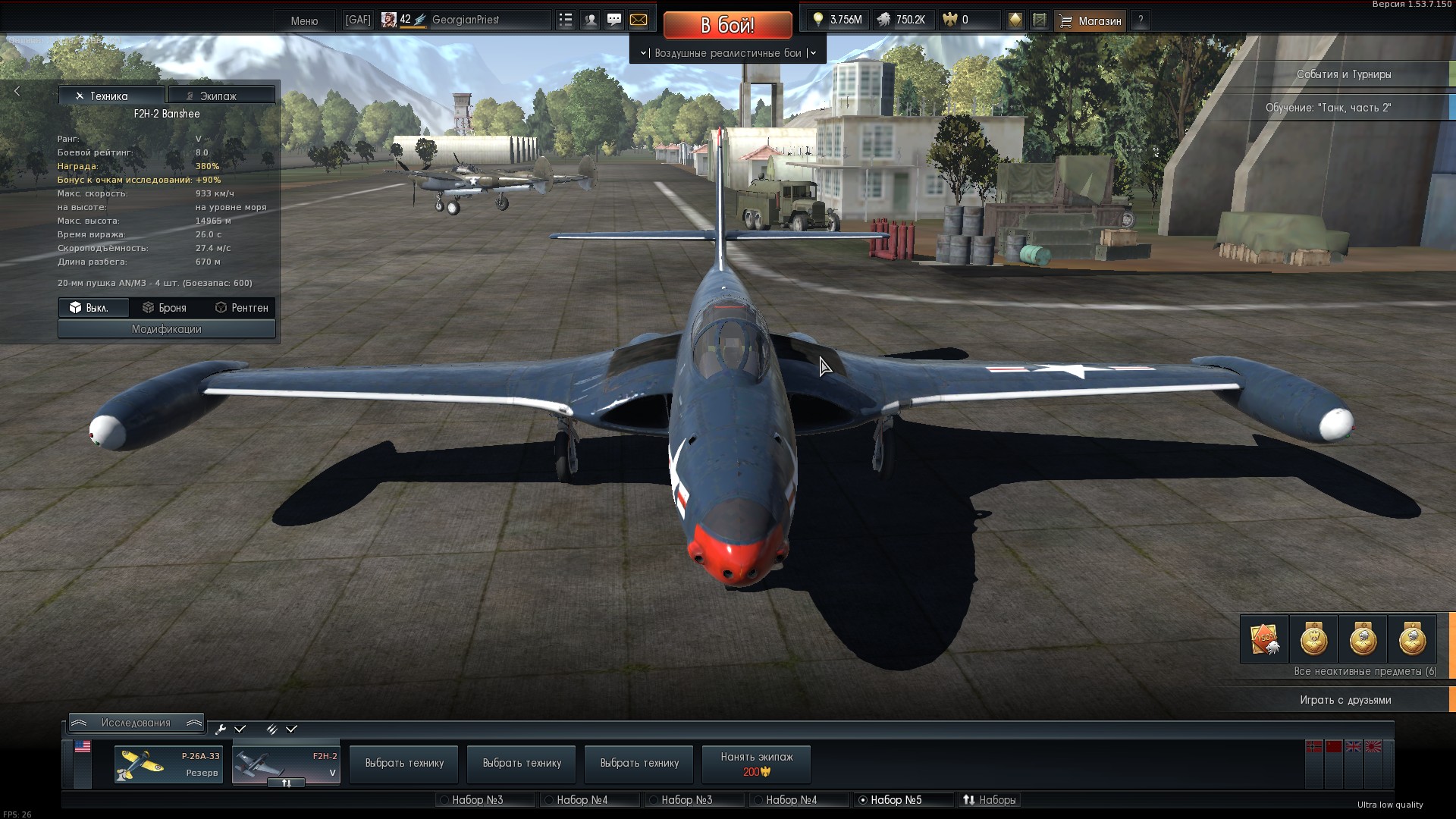Open the Магазин shop
The image size is (1456, 819).
point(1090,20)
